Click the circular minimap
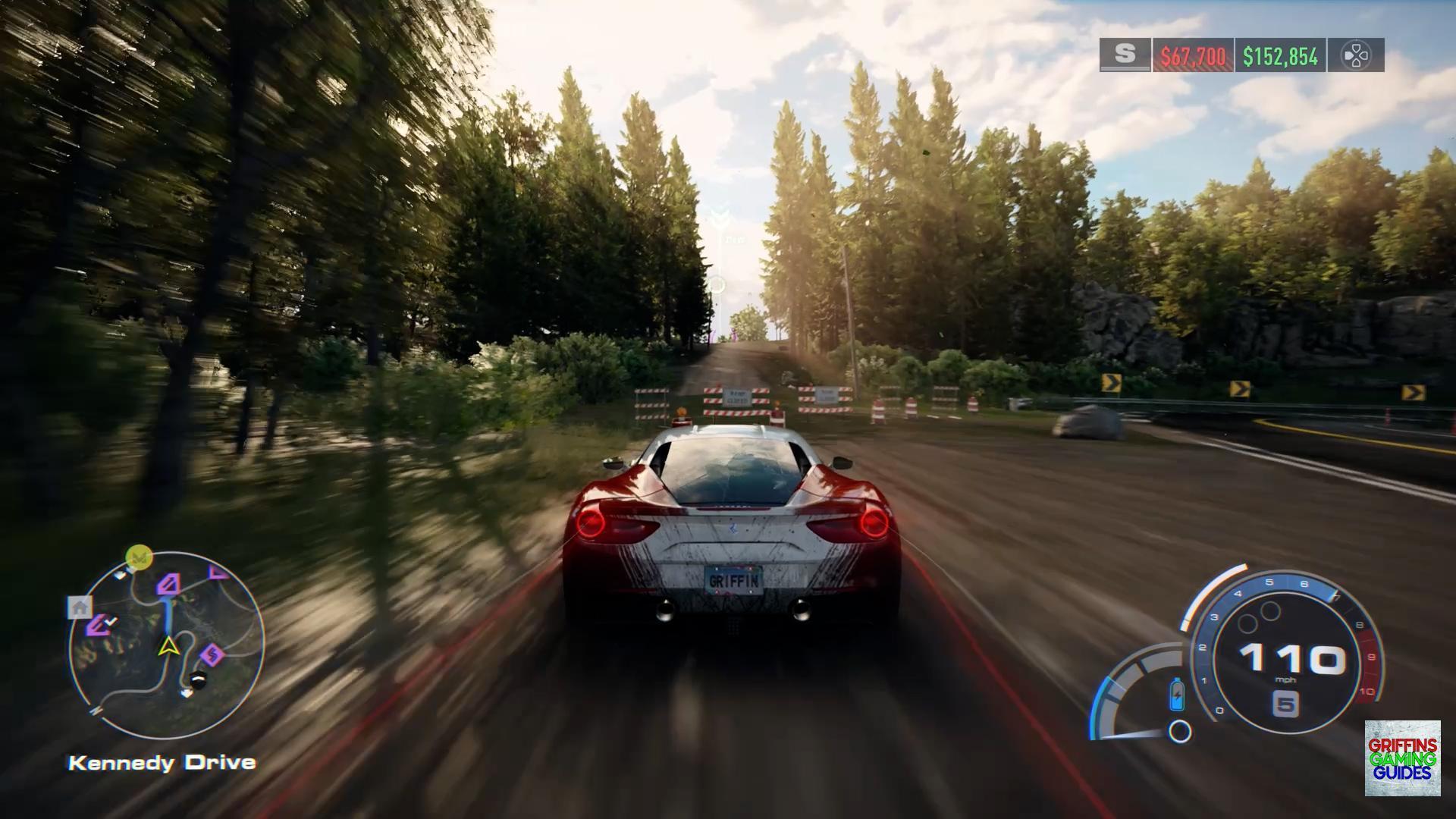 pyautogui.click(x=167, y=645)
